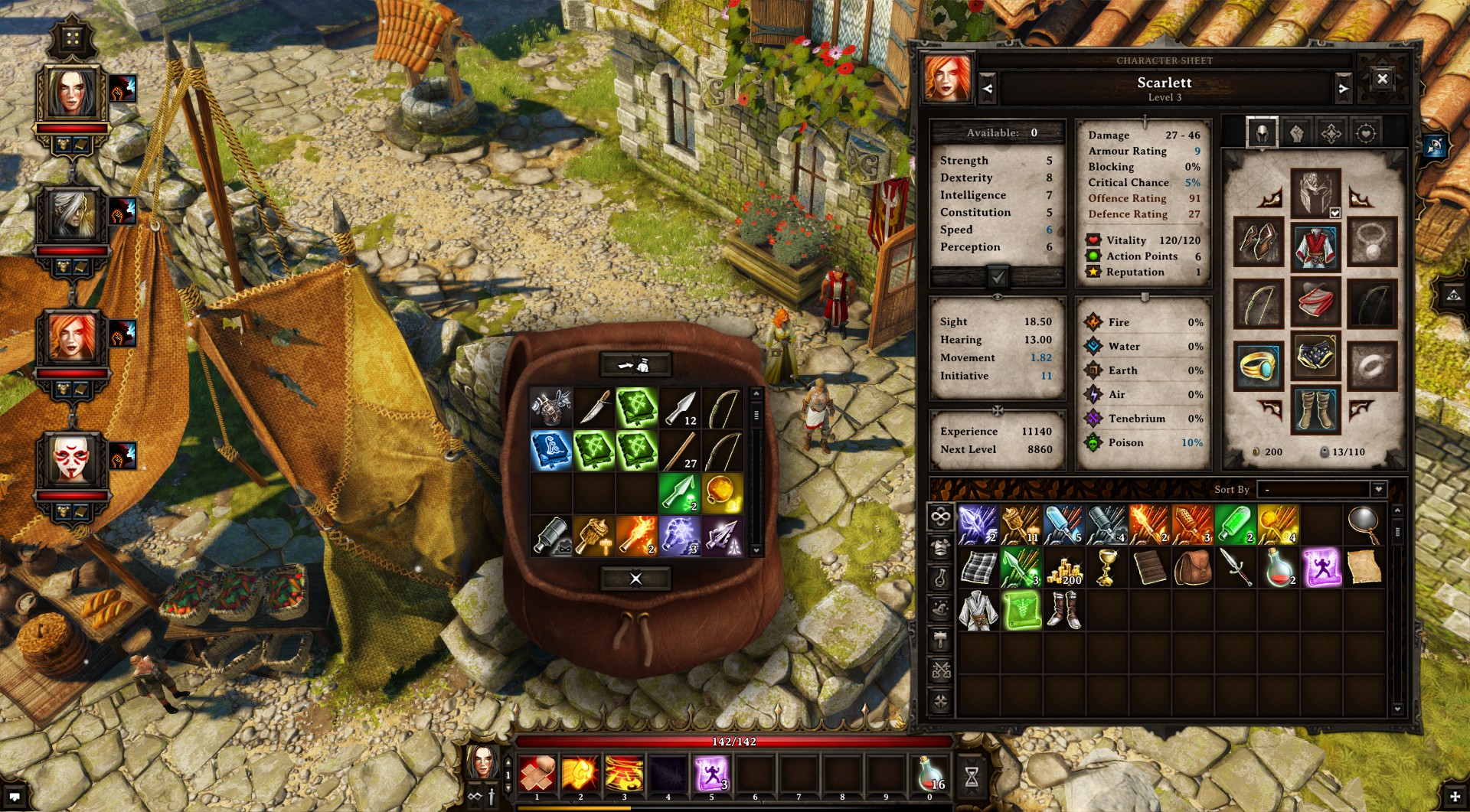Confirm attribute points with checkmark button
Image resolution: width=1470 pixels, height=812 pixels.
tap(998, 276)
